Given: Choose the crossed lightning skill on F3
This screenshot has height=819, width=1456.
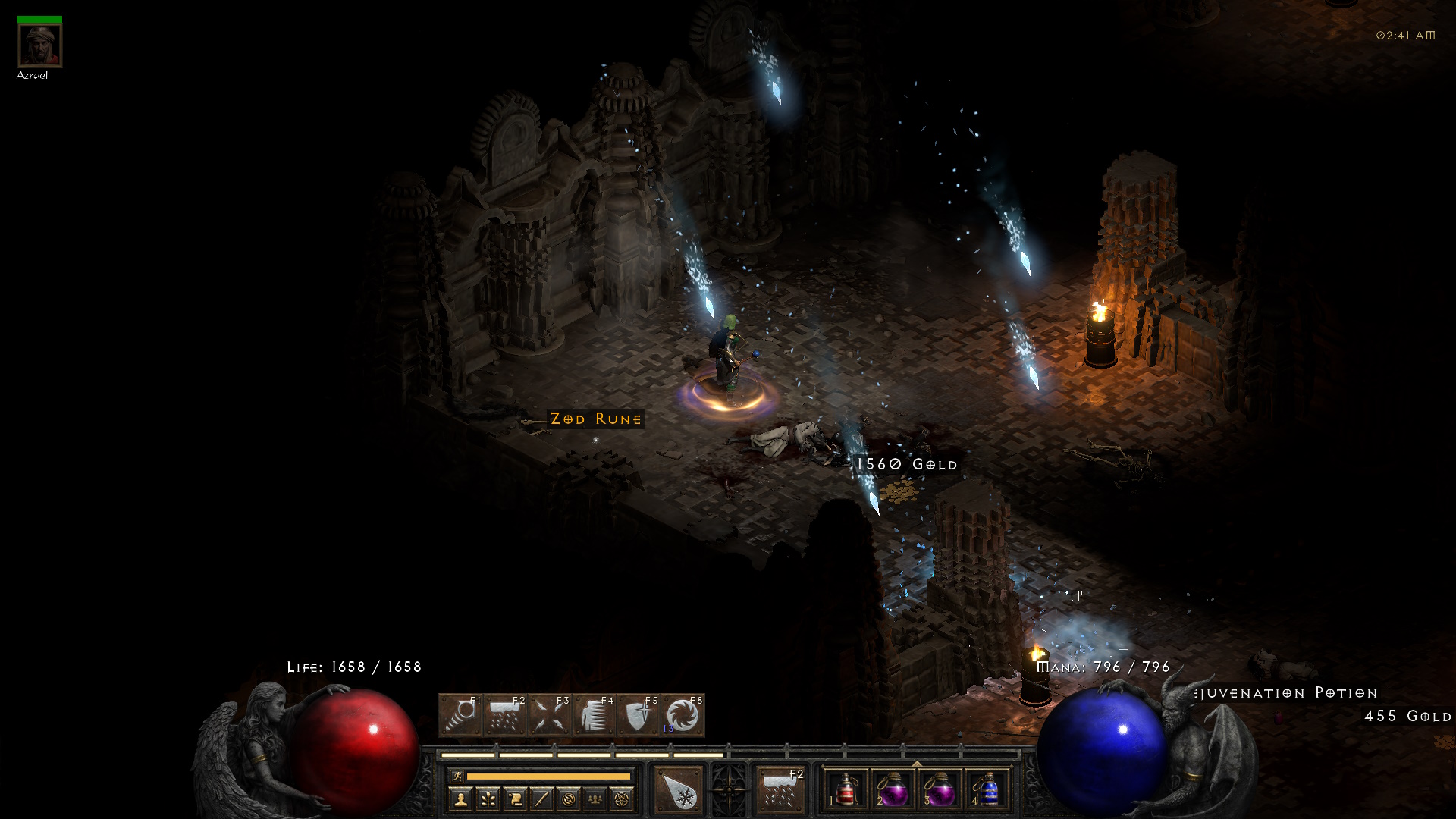Looking at the screenshot, I should tap(550, 715).
